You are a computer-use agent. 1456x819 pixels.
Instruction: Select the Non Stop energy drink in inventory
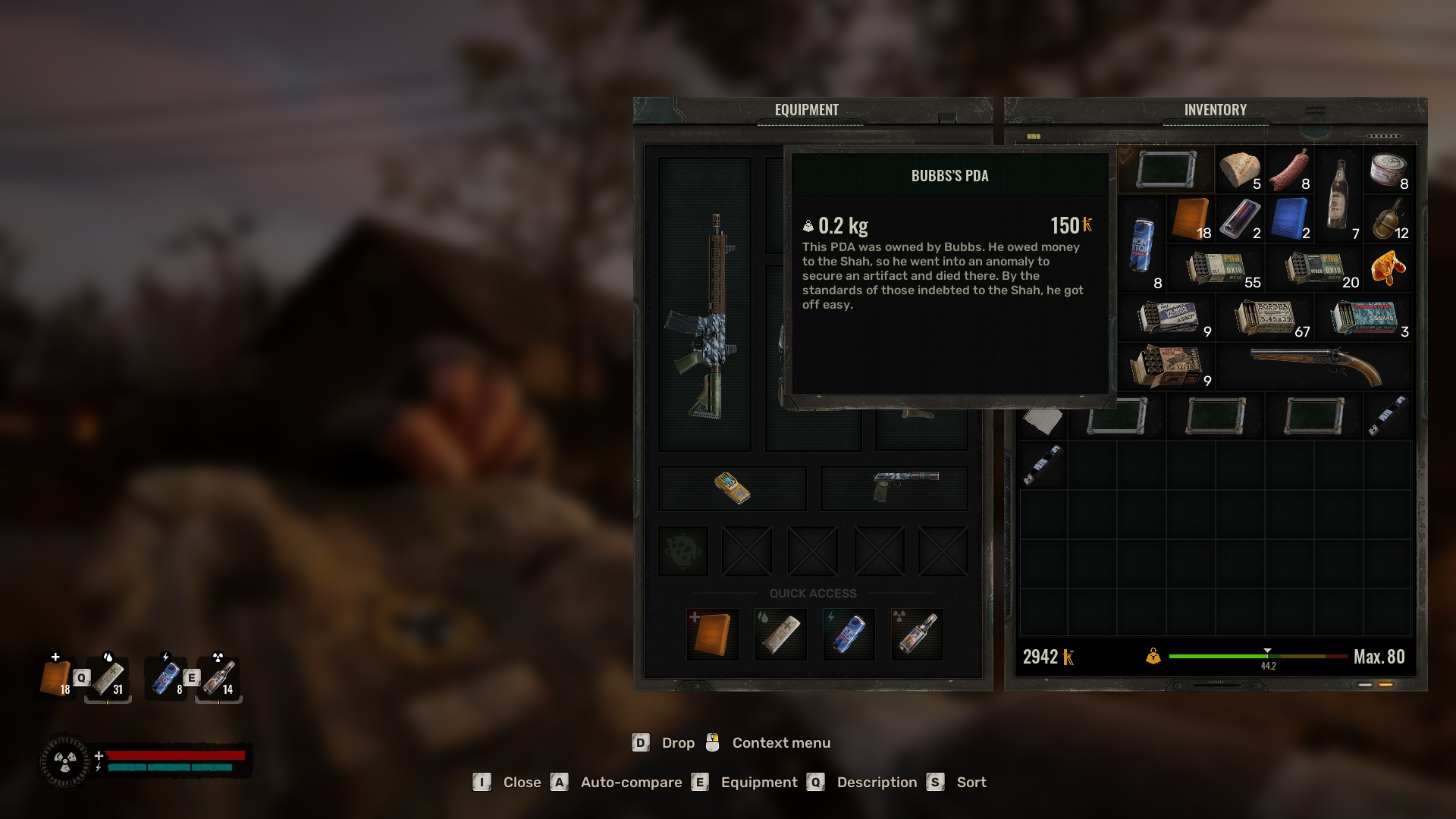click(x=1142, y=244)
